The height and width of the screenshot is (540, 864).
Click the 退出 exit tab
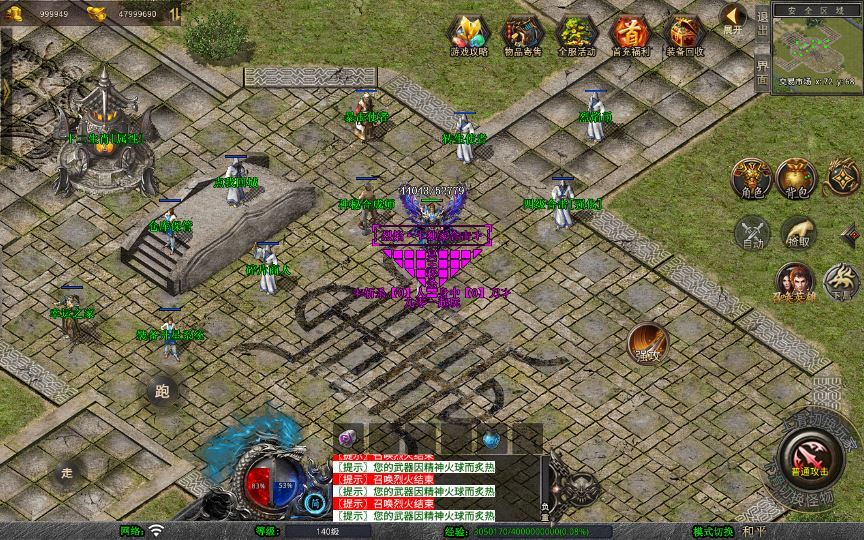762,24
